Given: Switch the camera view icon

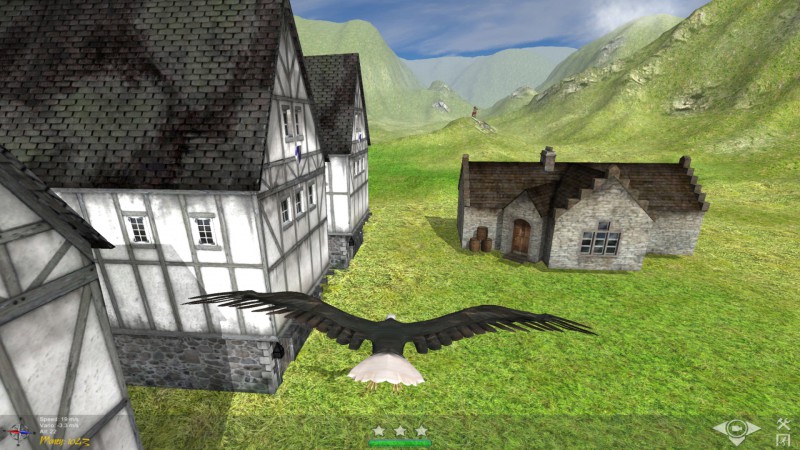Looking at the screenshot, I should [736, 430].
